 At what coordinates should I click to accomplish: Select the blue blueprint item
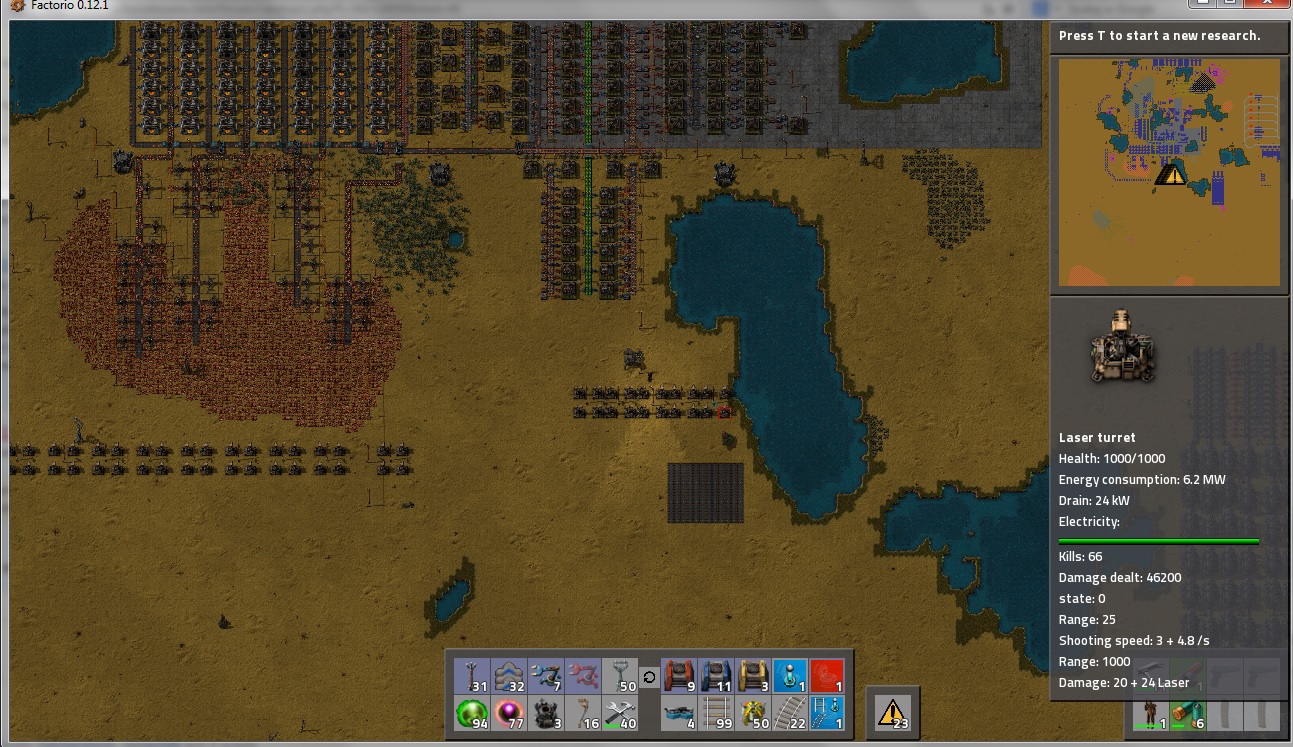790,676
